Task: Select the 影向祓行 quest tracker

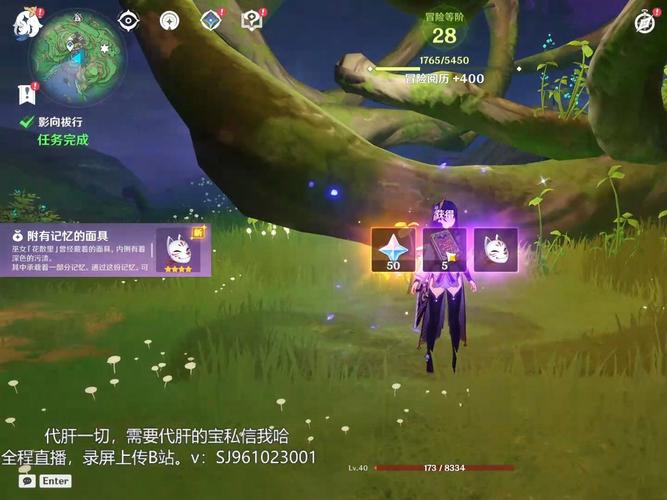Action: coord(58,122)
